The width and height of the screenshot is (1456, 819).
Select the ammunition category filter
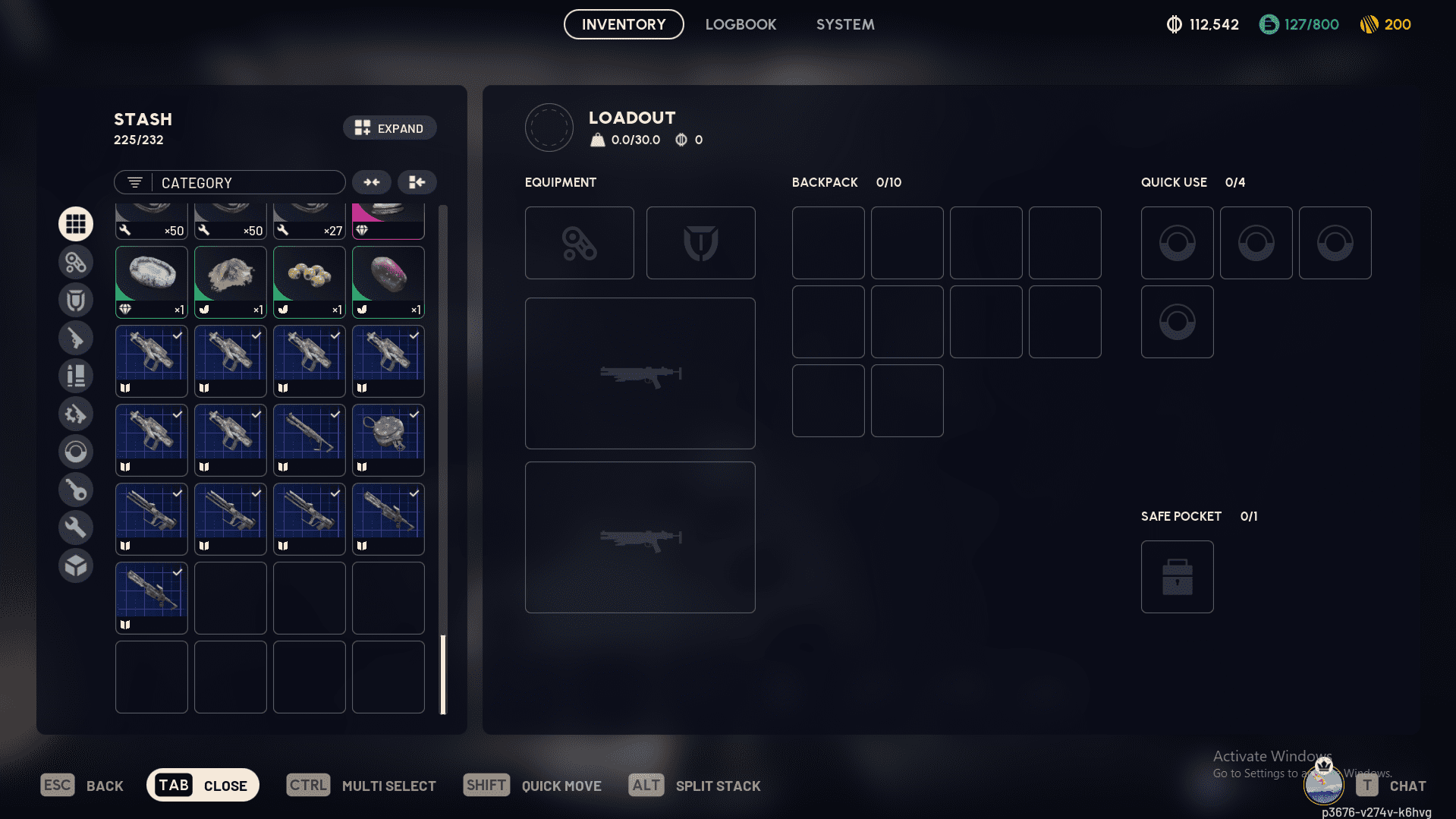(x=76, y=375)
